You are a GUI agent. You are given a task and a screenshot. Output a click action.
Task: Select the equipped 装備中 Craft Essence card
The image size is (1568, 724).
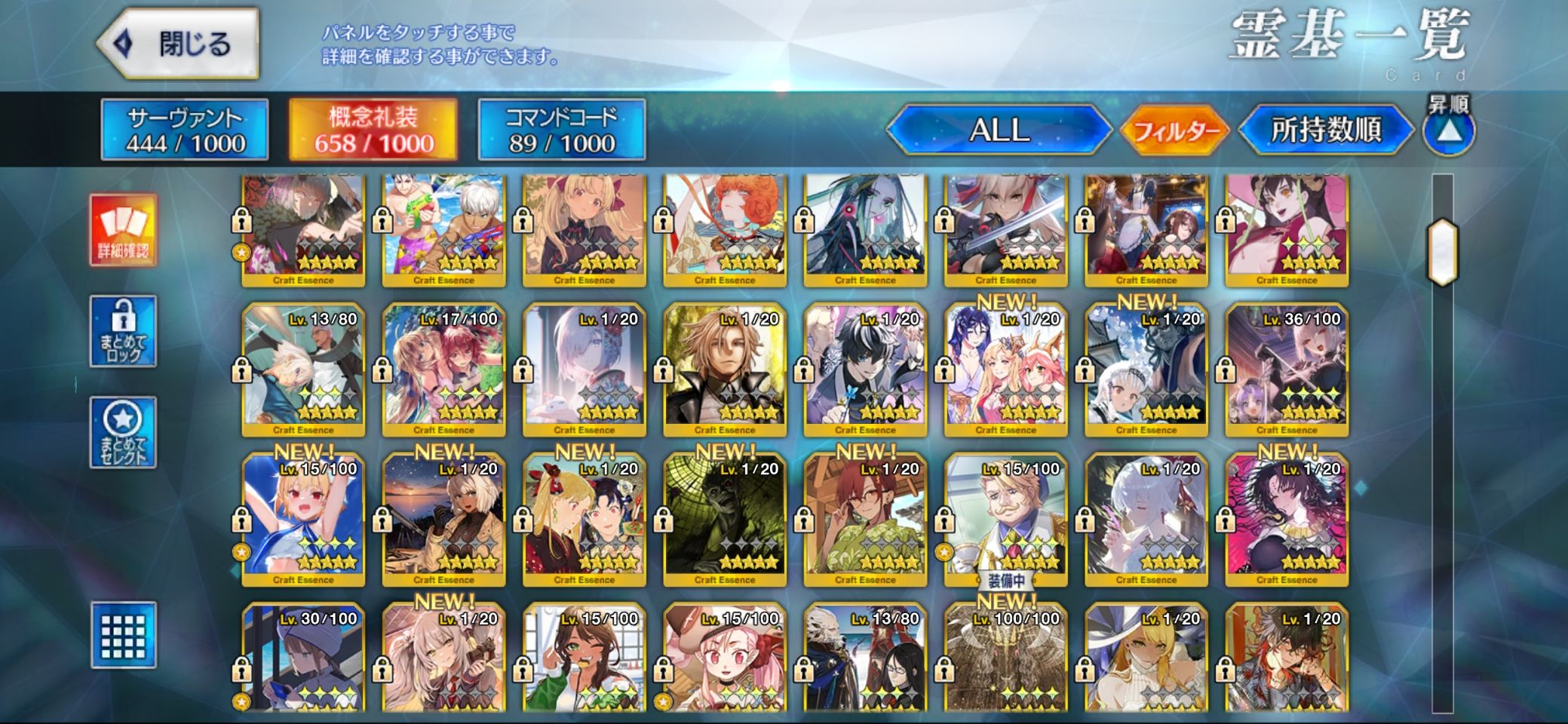[x=1005, y=519]
